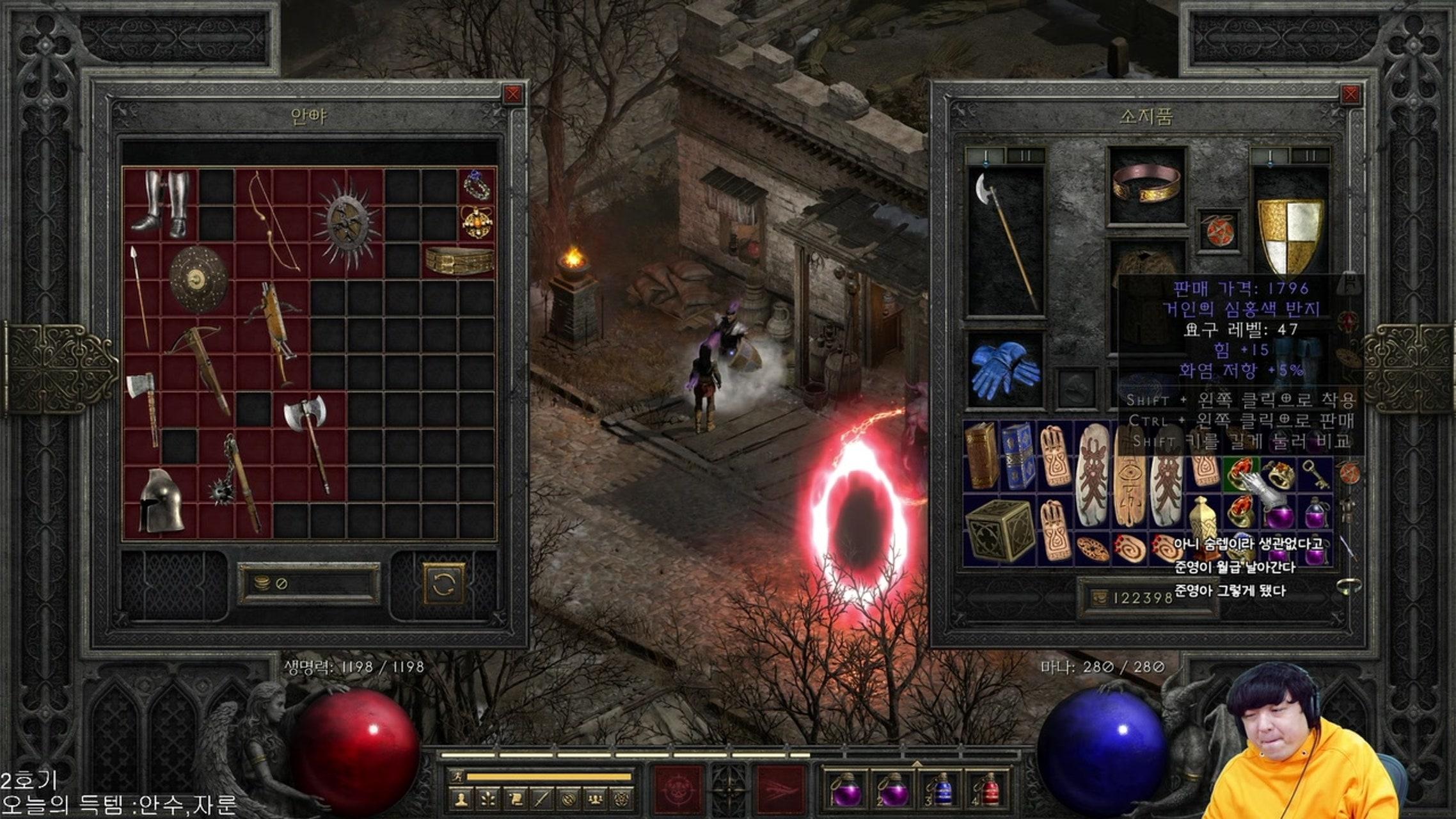Refresh Anya's gamble item list
The height and width of the screenshot is (819, 1456).
coord(443,583)
